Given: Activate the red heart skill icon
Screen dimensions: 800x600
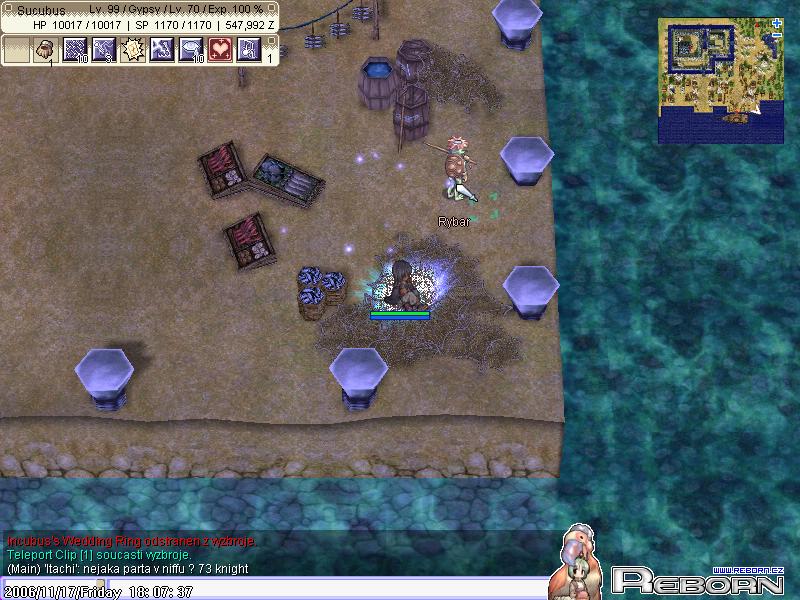Looking at the screenshot, I should [x=220, y=49].
